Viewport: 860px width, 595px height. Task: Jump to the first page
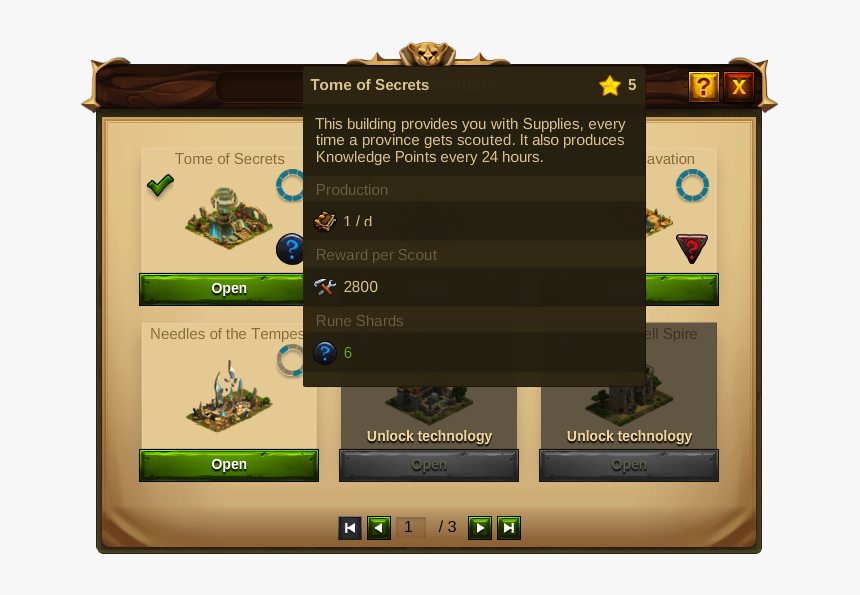pos(350,528)
